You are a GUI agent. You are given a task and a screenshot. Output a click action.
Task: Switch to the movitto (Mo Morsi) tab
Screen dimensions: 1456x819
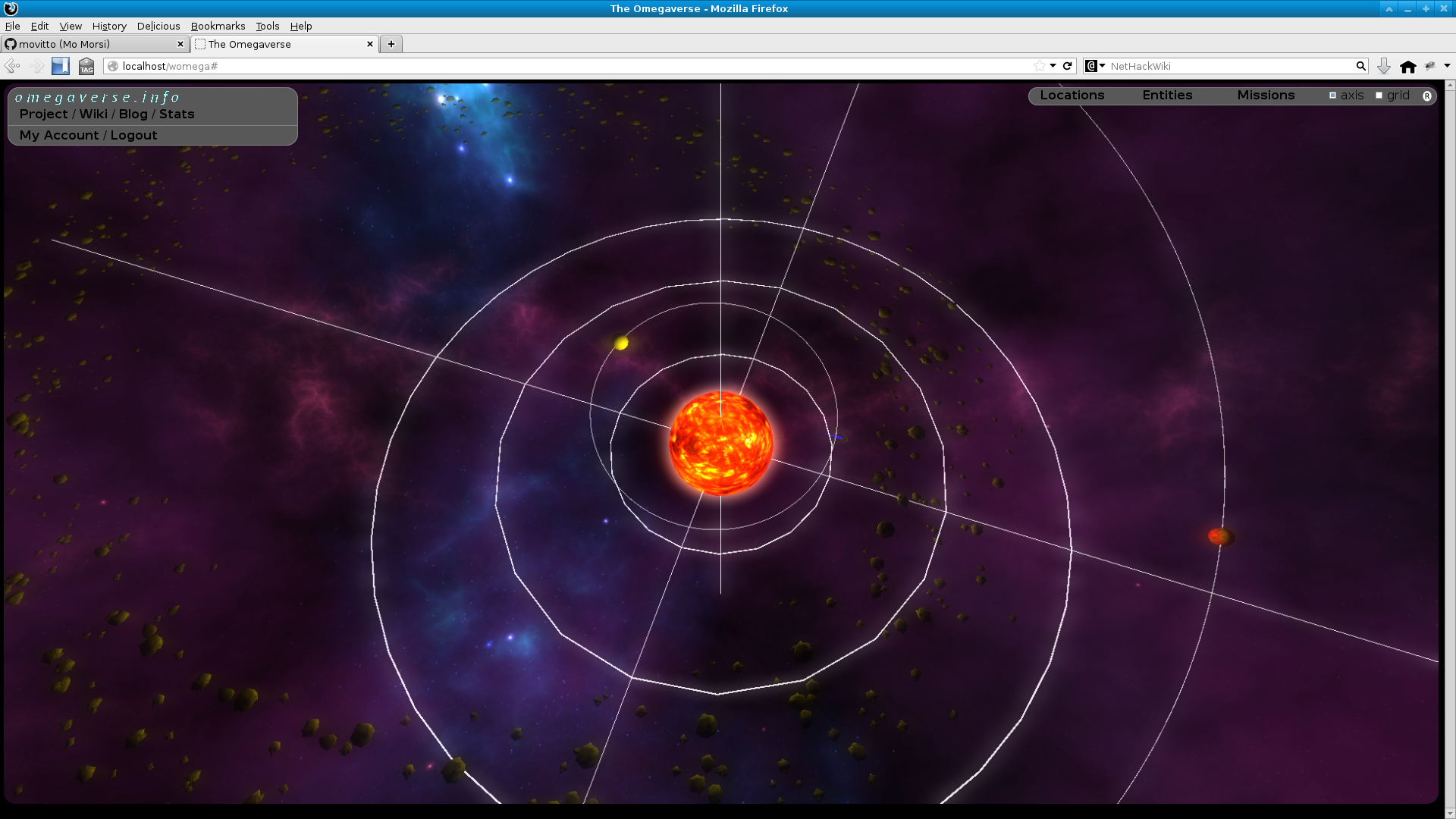point(91,44)
